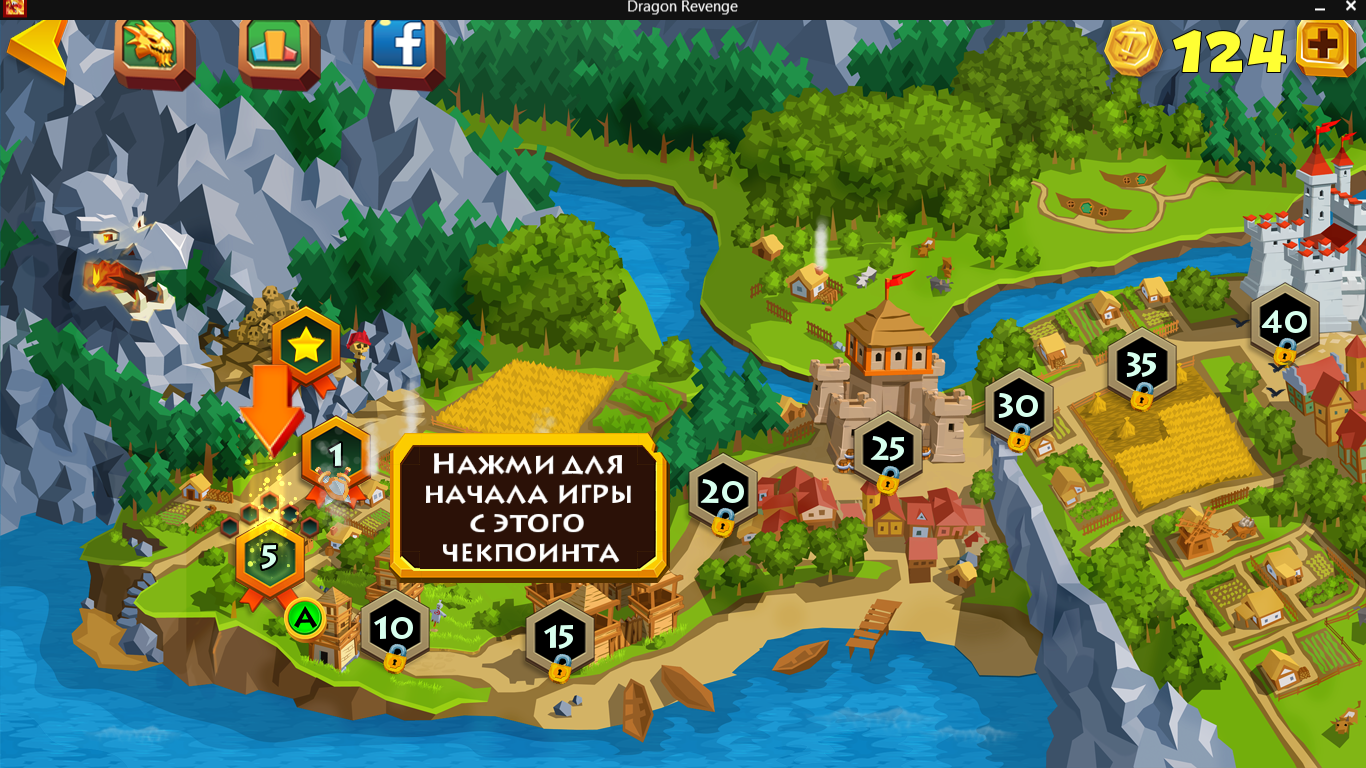Select the gold star level node
1366x768 pixels.
click(x=306, y=348)
